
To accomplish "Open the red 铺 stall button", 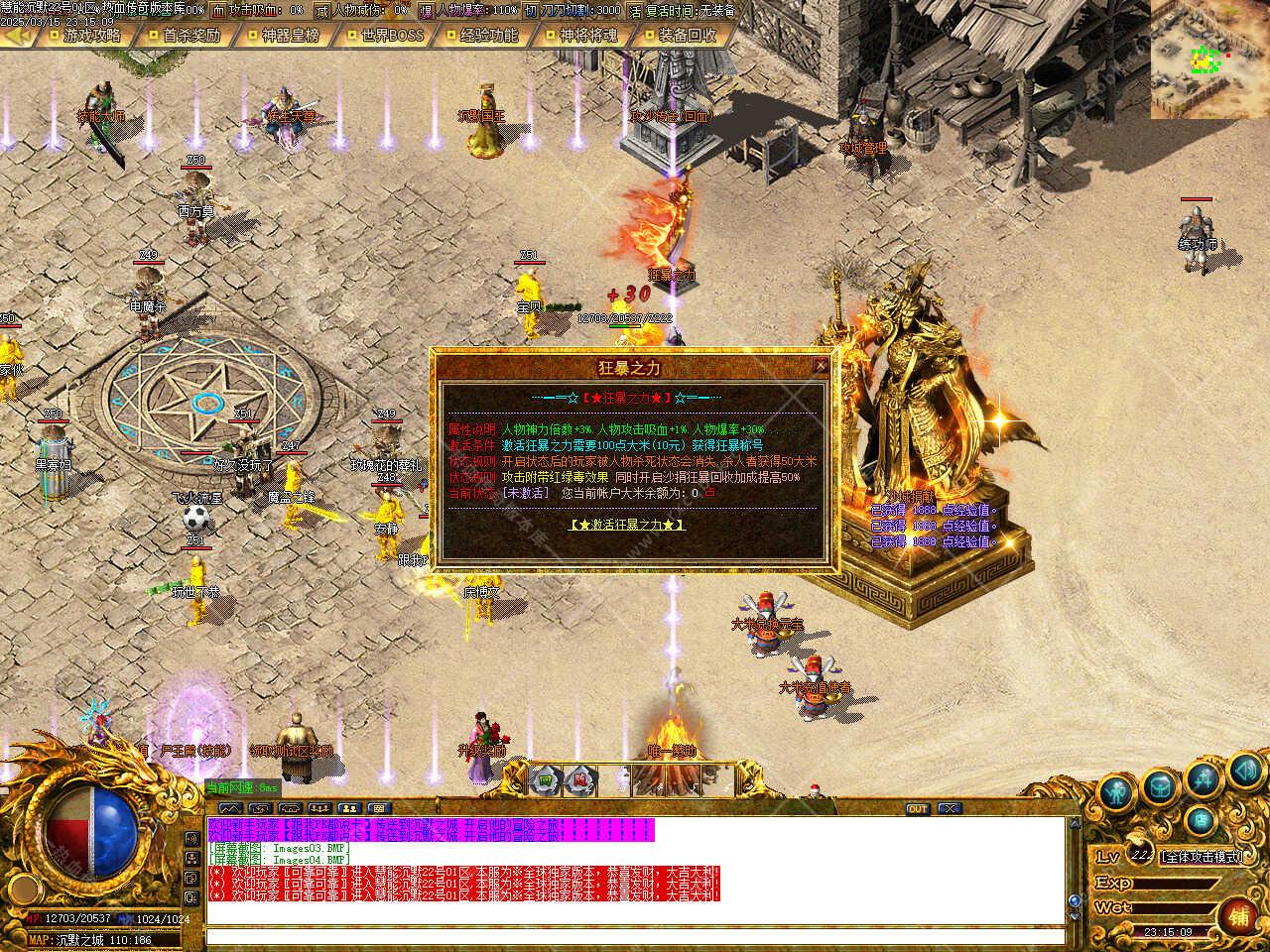I will (1238, 915).
